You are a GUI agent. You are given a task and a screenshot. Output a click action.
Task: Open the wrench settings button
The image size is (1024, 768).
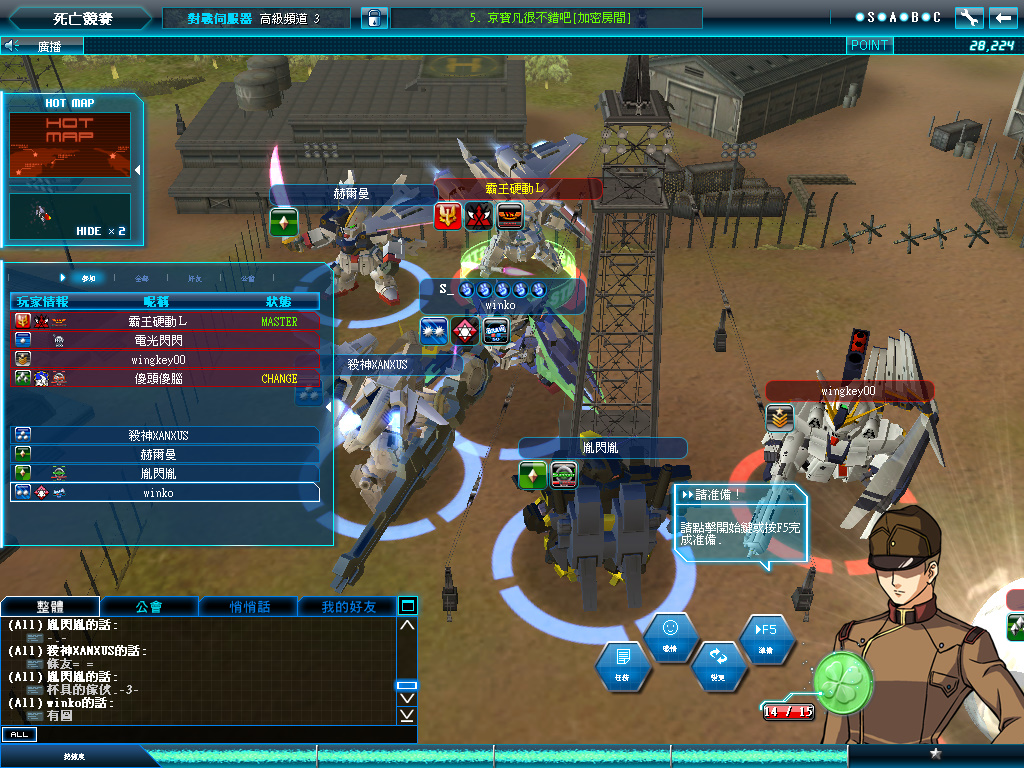tap(969, 18)
